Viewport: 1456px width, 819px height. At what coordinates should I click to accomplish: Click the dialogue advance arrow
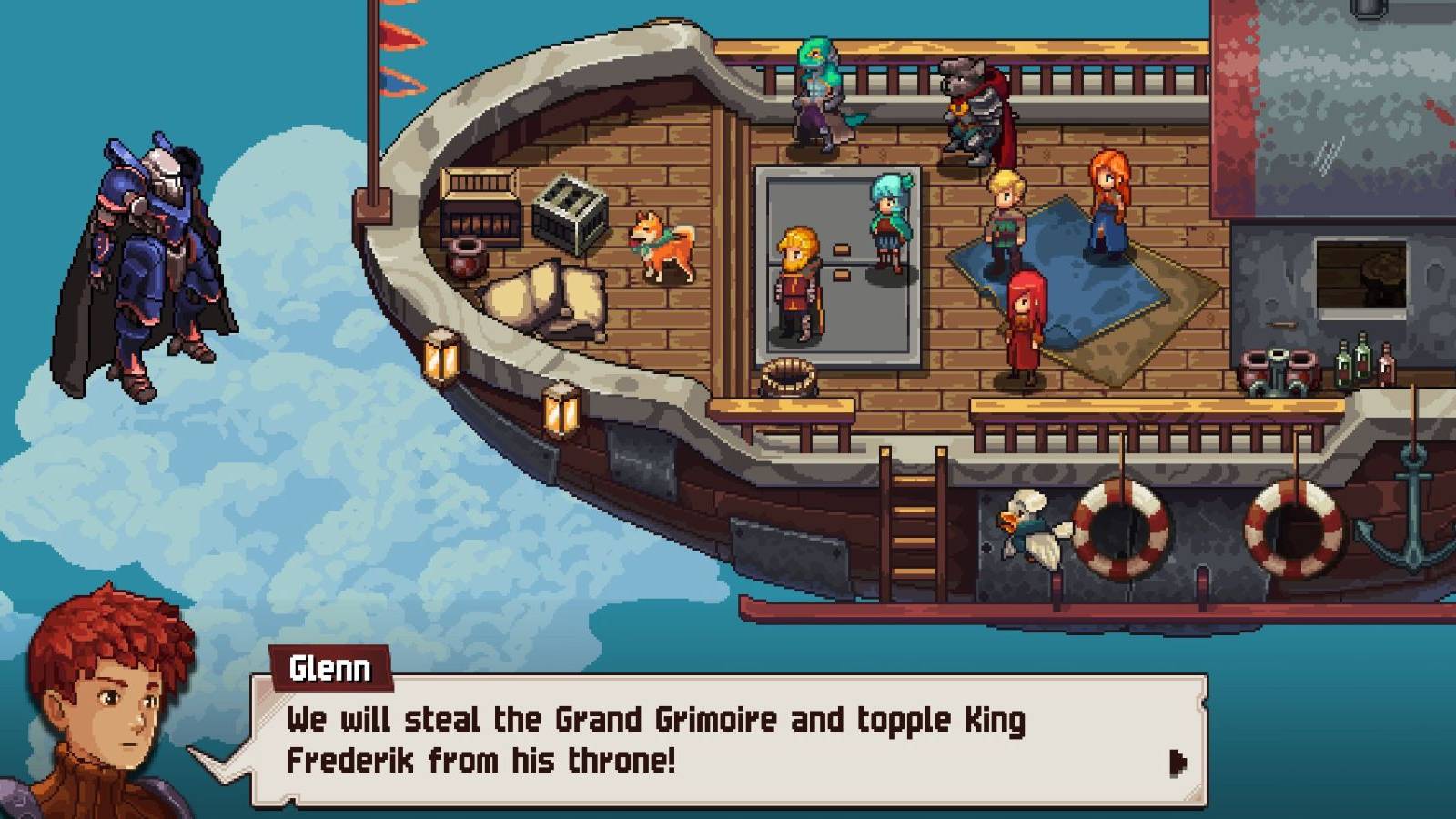[x=1178, y=764]
